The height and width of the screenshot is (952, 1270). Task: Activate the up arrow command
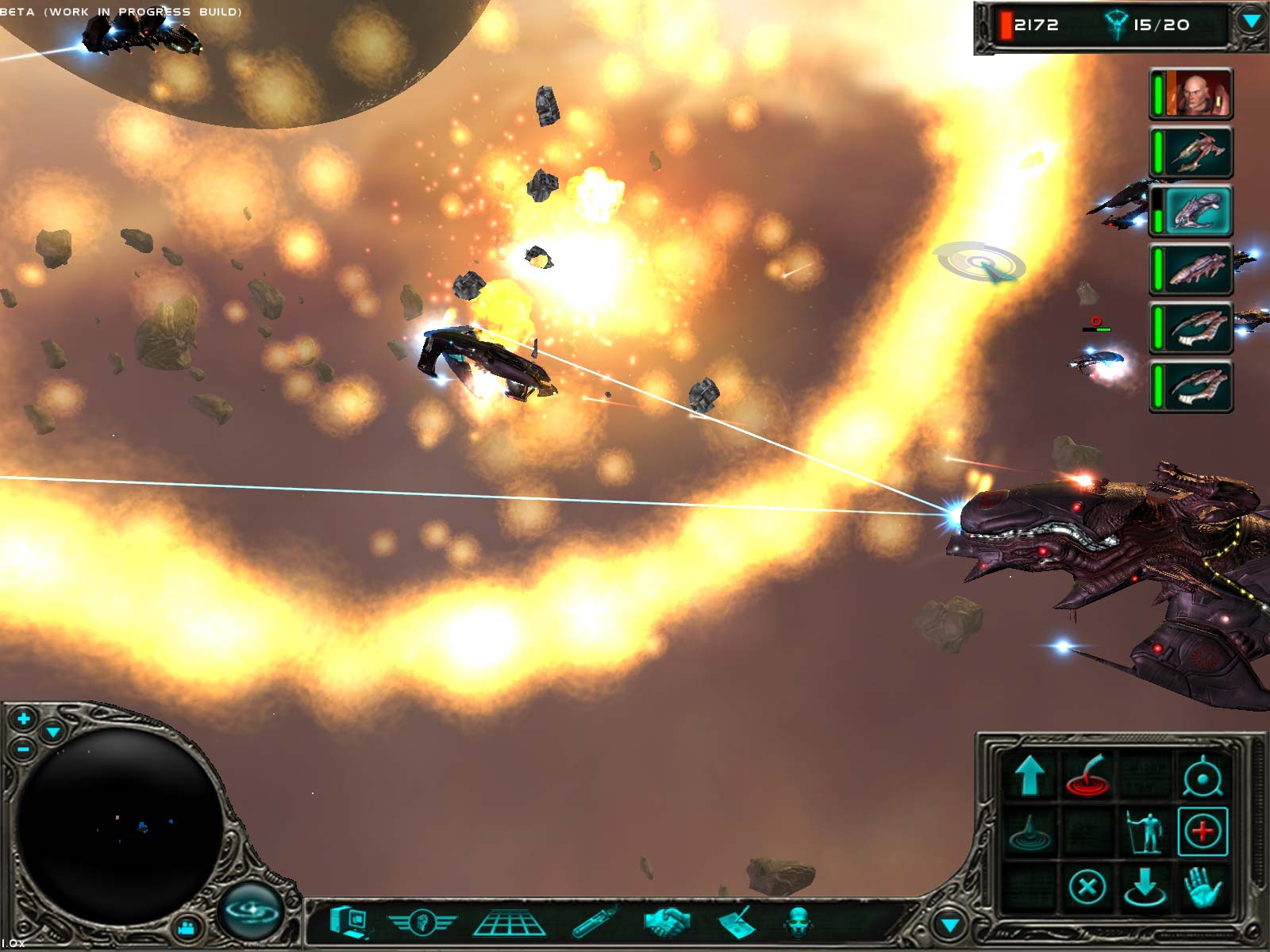click(1029, 775)
